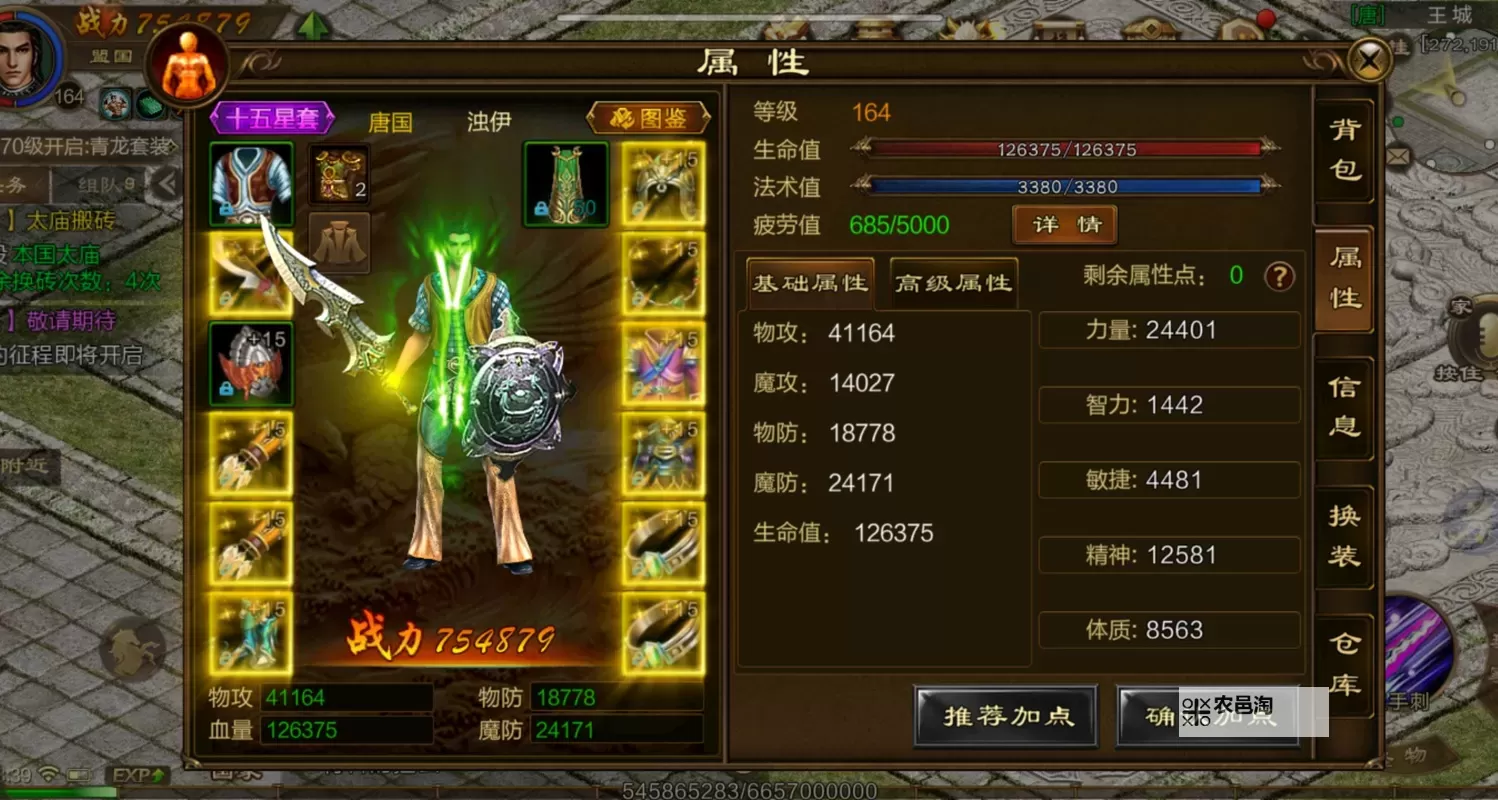Collapse the quest panel with the left arrow

(x=165, y=183)
